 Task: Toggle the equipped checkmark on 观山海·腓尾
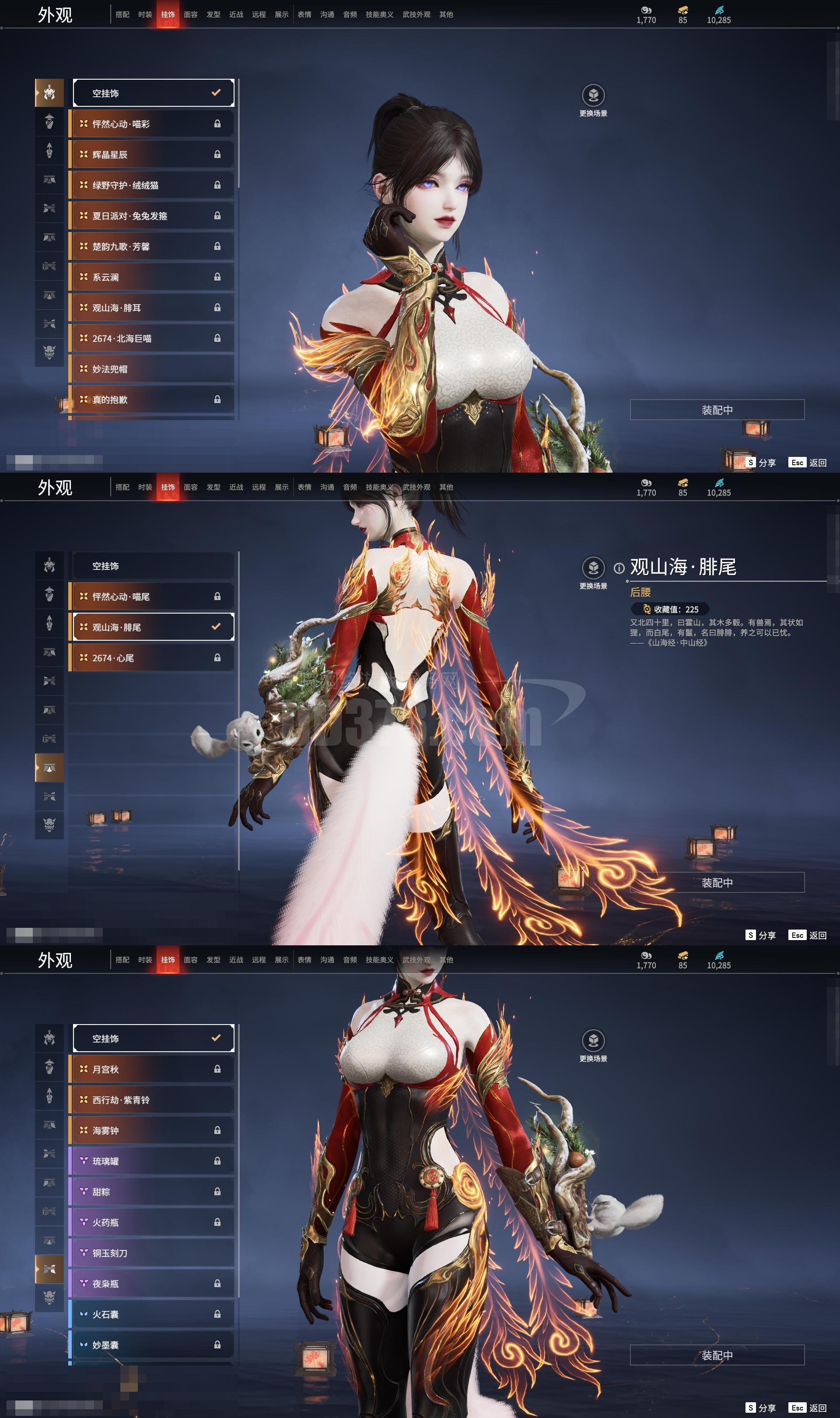(215, 626)
